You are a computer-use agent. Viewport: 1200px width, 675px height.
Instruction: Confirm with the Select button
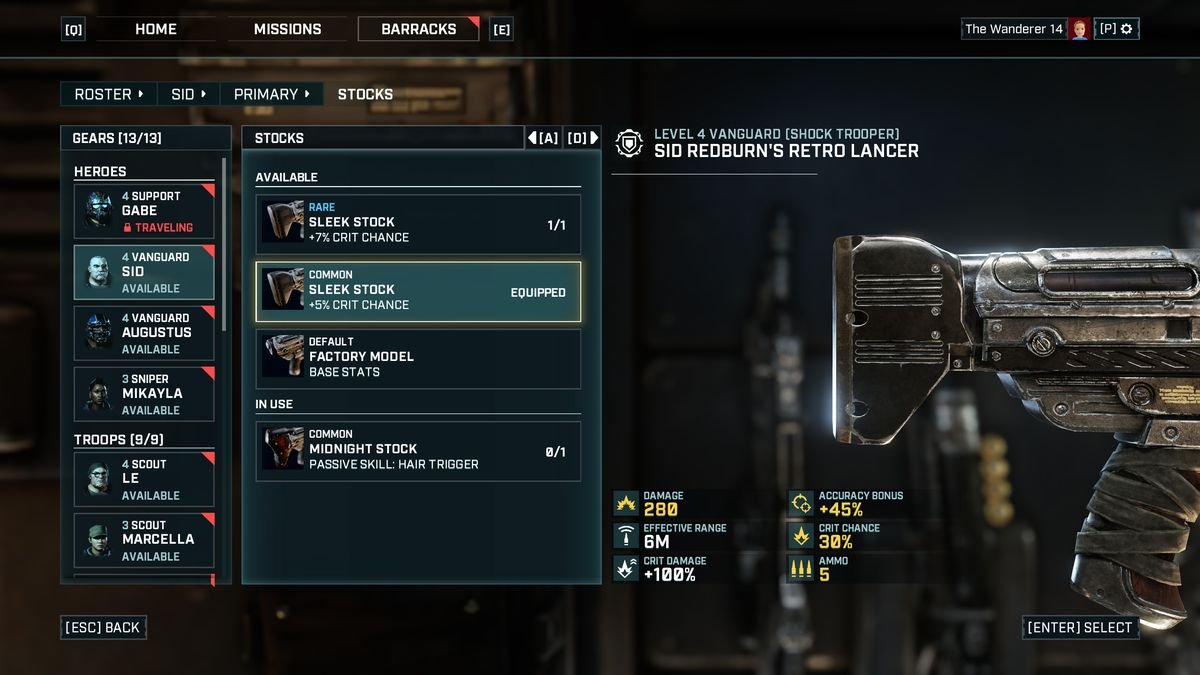click(1079, 628)
